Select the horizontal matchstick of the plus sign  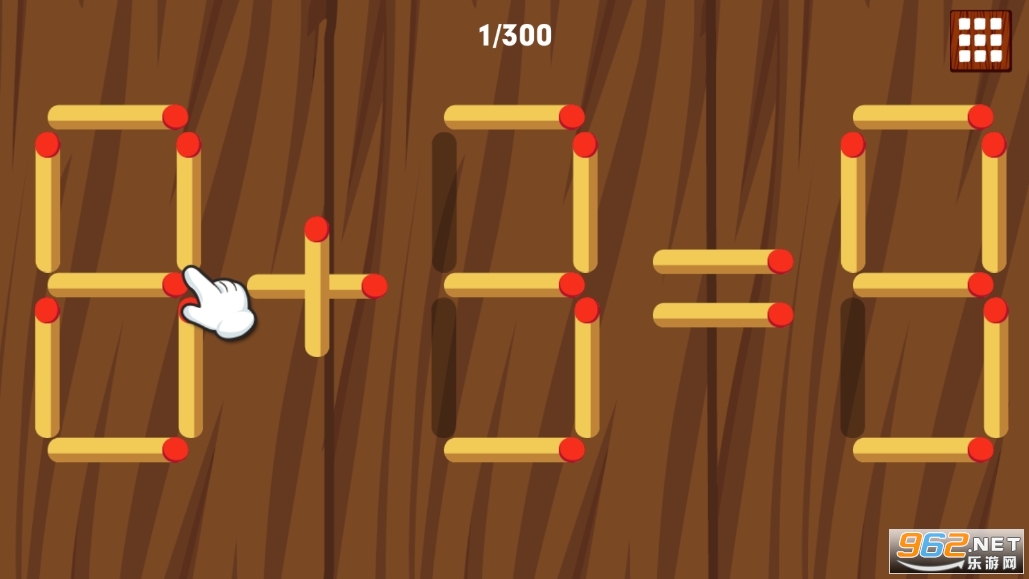coord(350,286)
